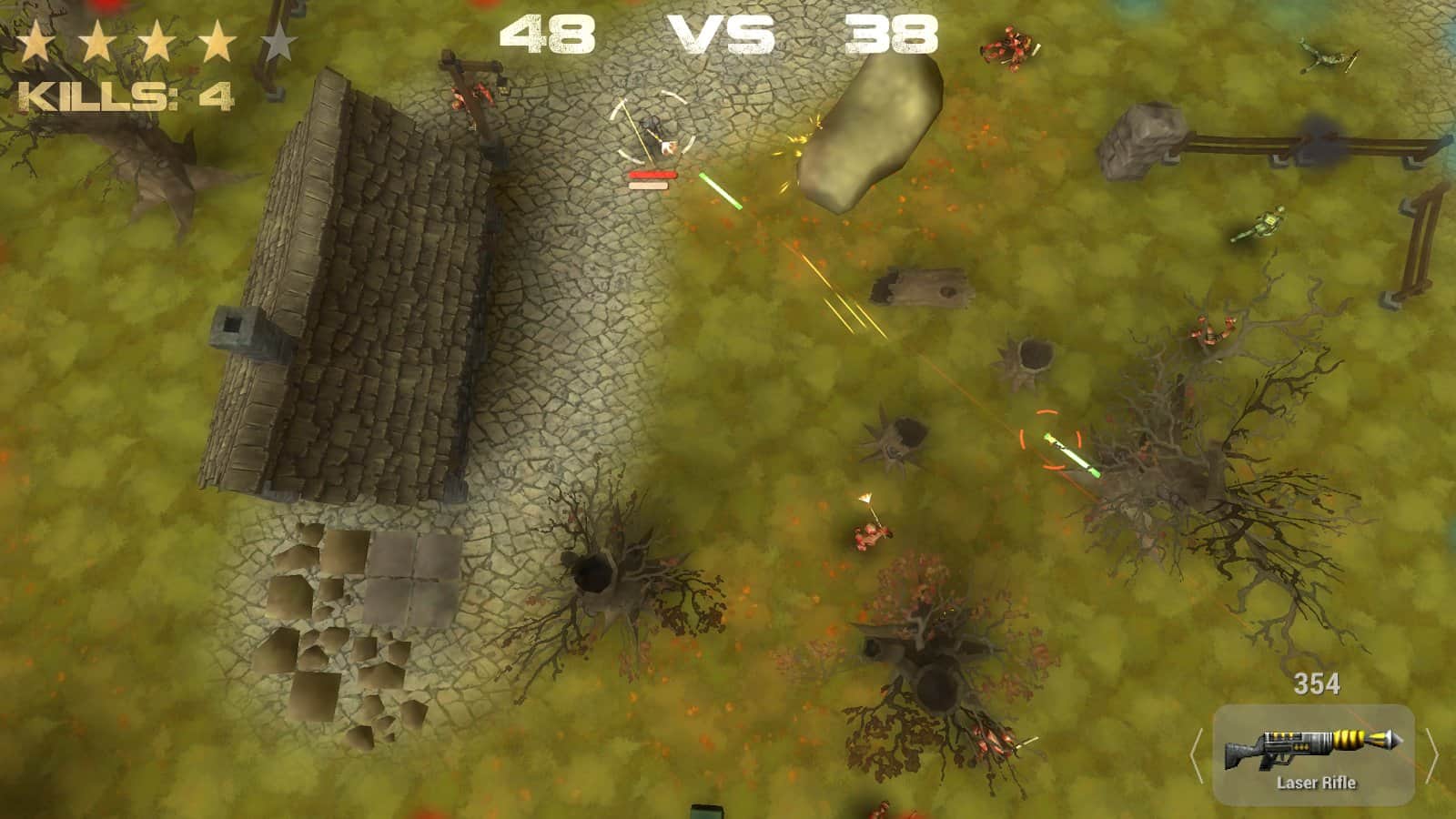This screenshot has width=1456, height=819.
Task: Click the first gold star
Action: (38, 40)
